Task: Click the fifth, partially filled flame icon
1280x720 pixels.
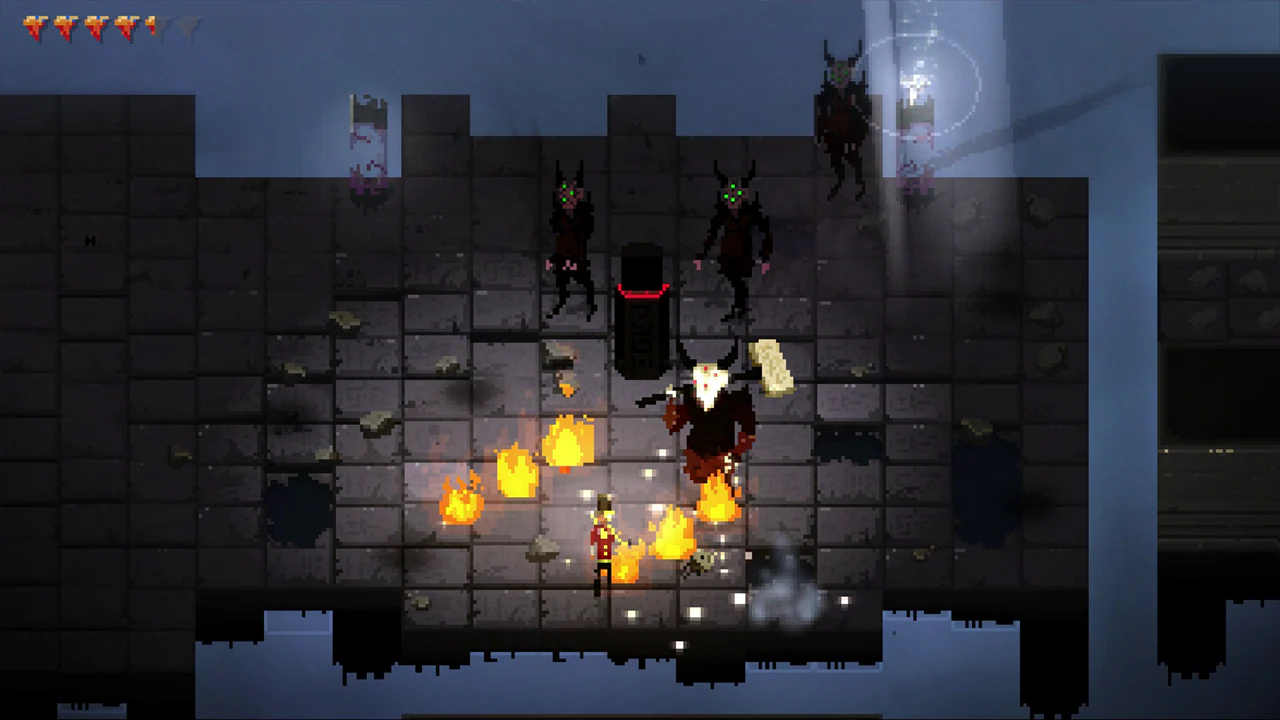Action: pos(150,27)
